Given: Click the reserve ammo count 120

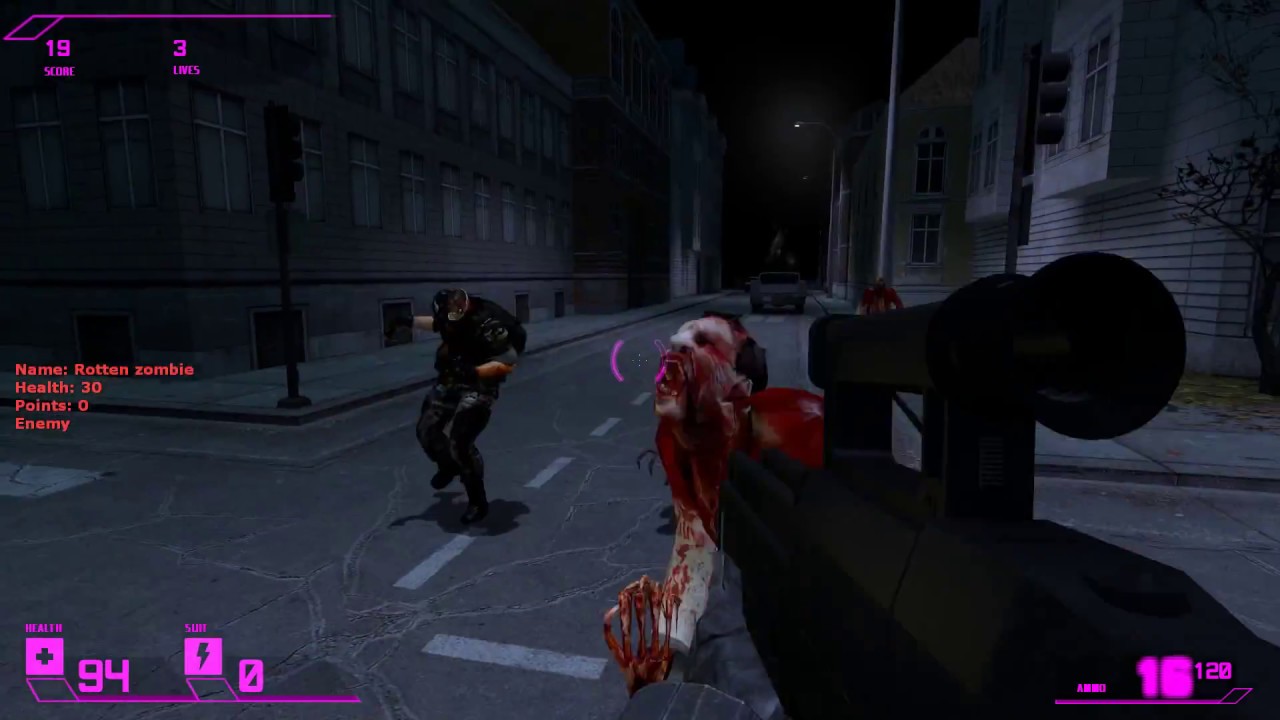Looking at the screenshot, I should pyautogui.click(x=1213, y=672).
